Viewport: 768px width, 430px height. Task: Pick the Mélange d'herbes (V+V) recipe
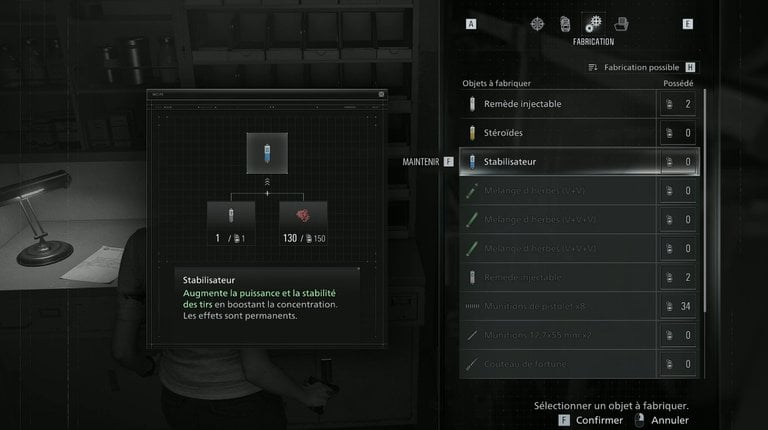[x=560, y=191]
